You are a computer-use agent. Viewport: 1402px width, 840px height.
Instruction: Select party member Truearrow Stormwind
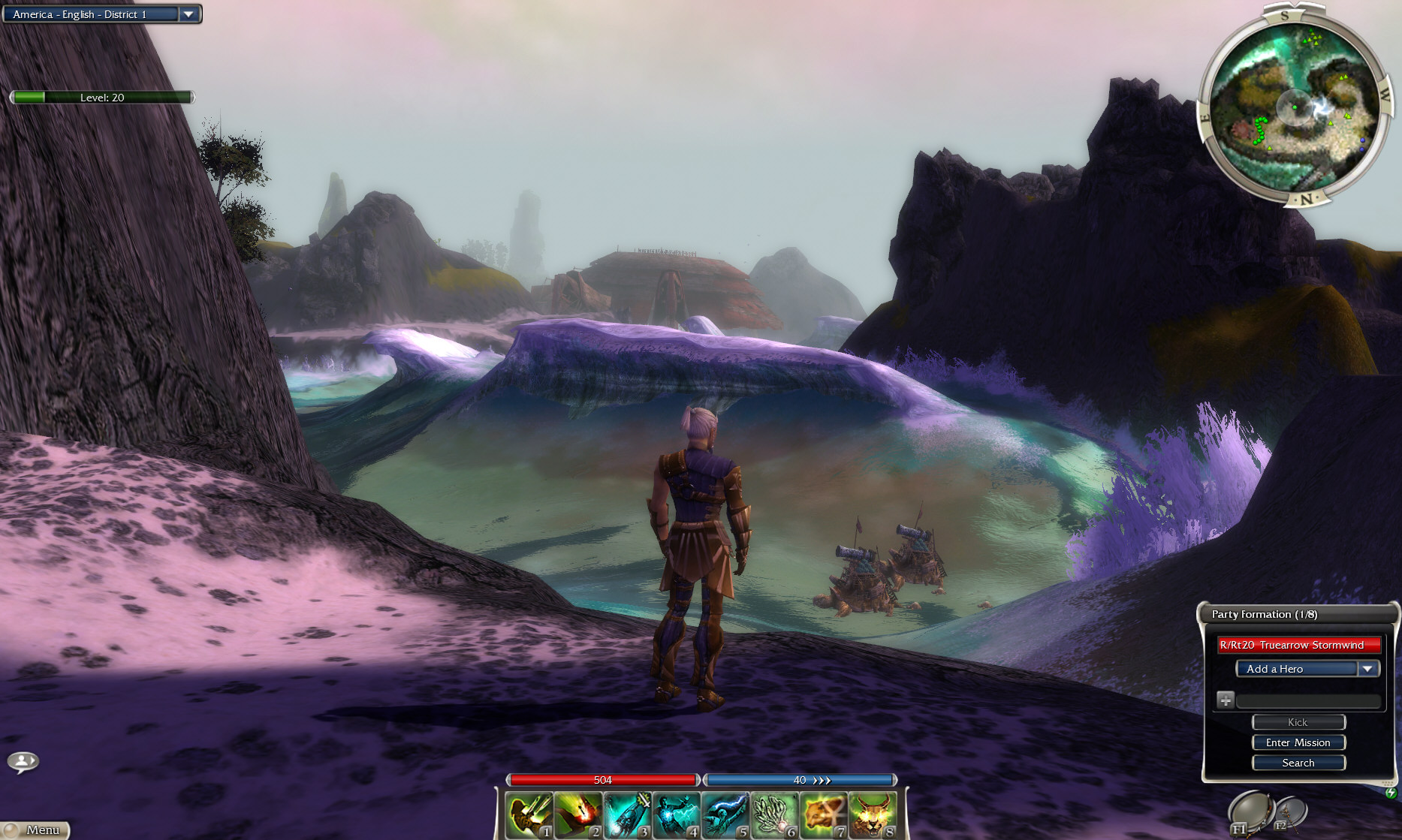point(1298,645)
